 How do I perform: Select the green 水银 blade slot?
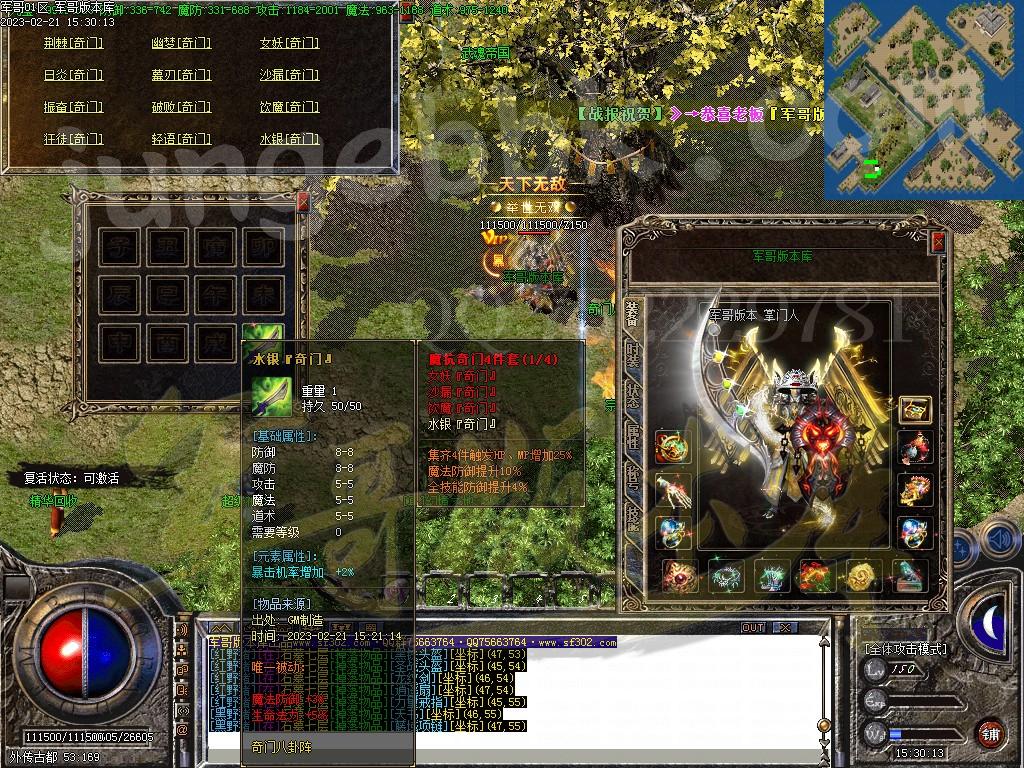[262, 340]
